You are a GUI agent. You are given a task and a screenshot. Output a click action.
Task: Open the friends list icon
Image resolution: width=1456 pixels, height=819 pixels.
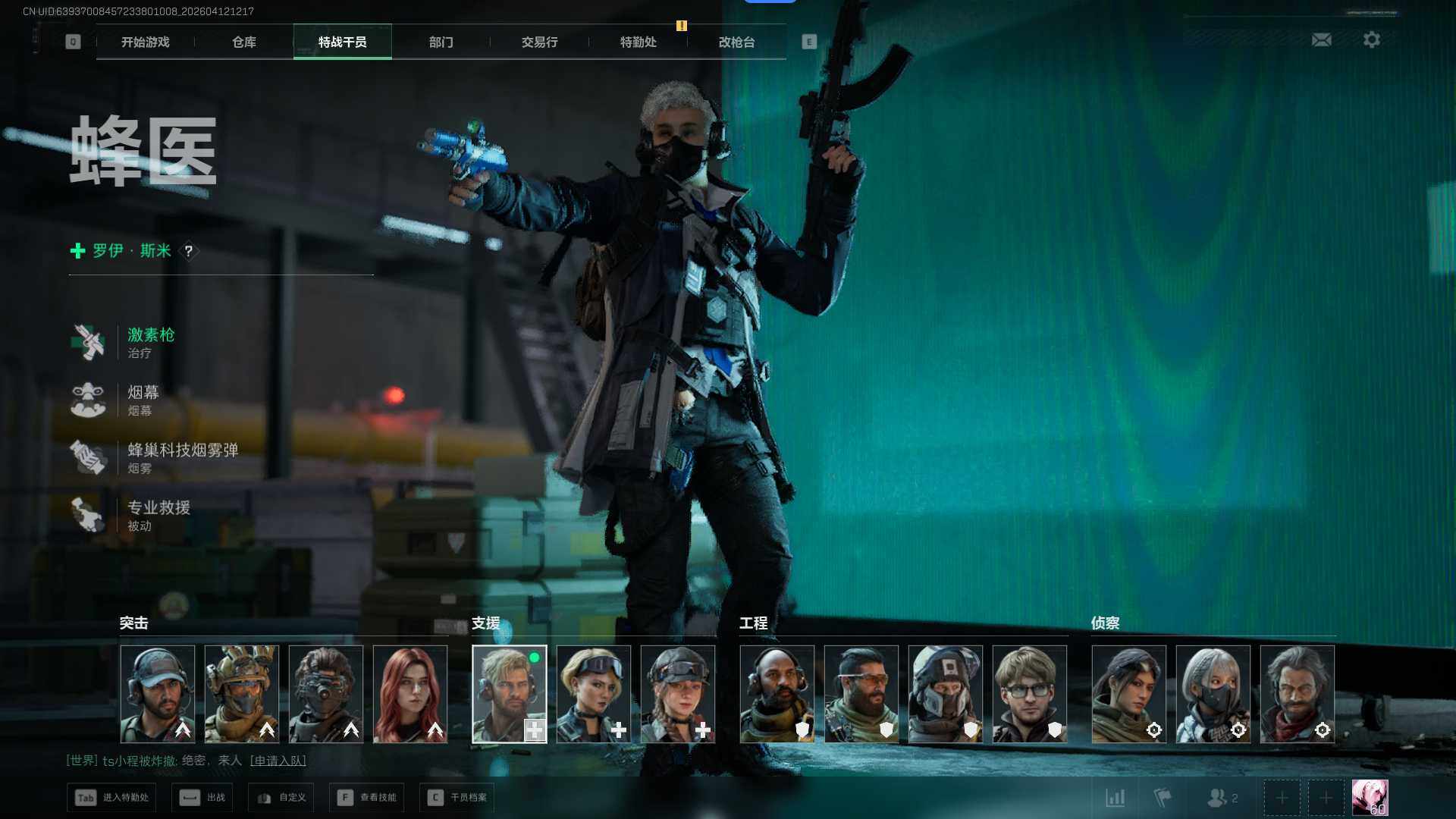1222,798
